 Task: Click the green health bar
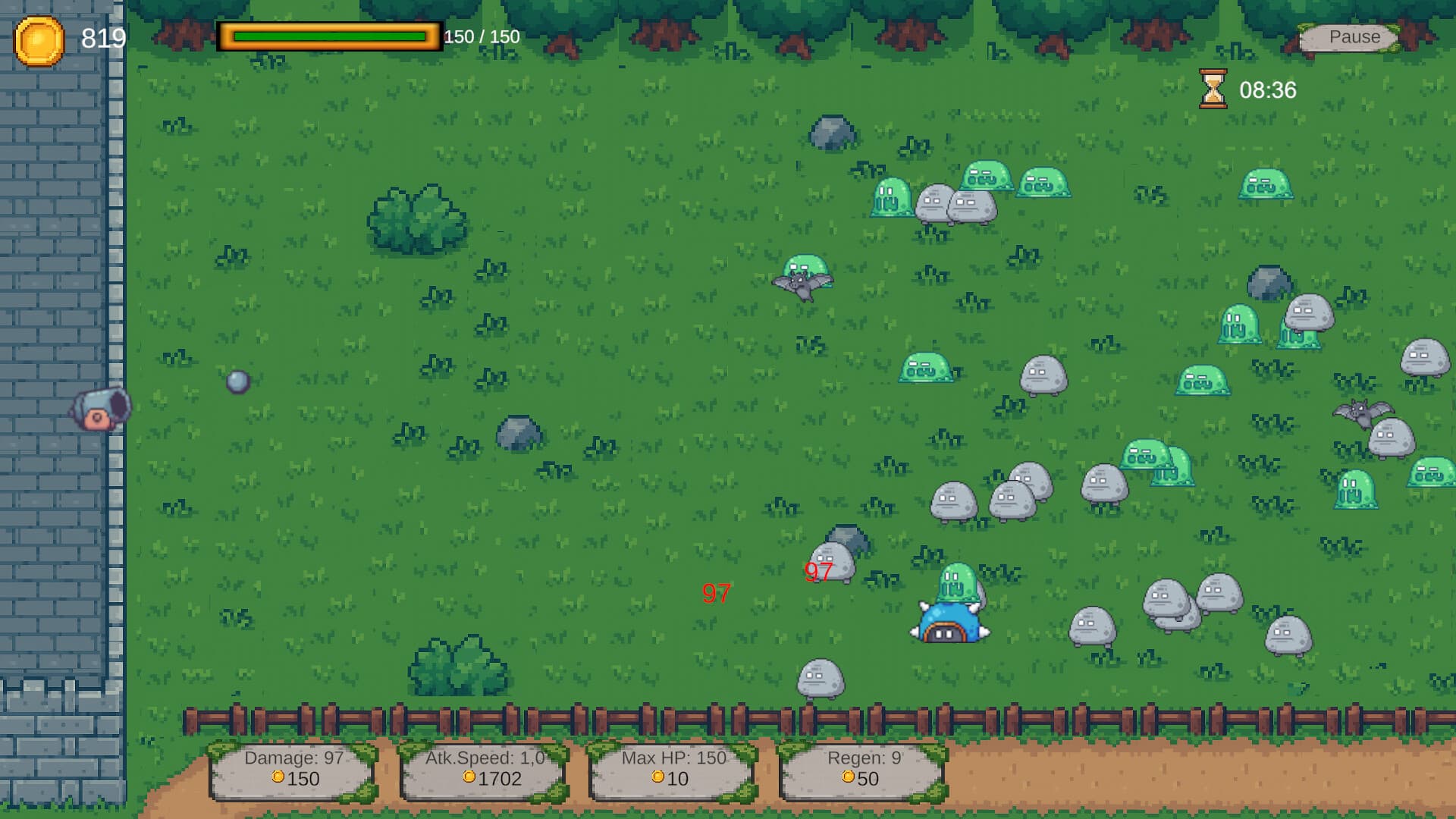330,35
